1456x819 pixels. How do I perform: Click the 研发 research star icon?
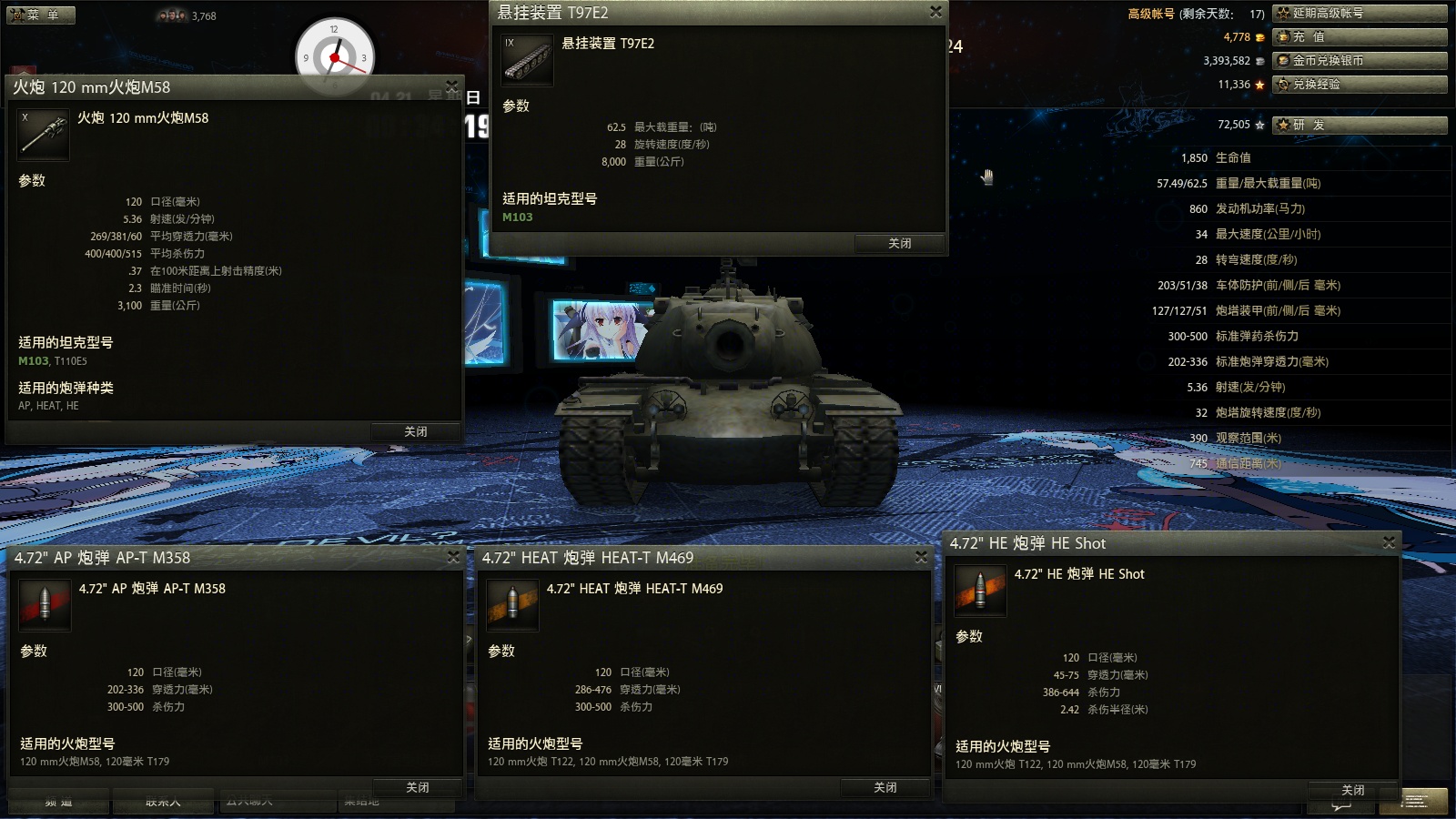pyautogui.click(x=1282, y=126)
